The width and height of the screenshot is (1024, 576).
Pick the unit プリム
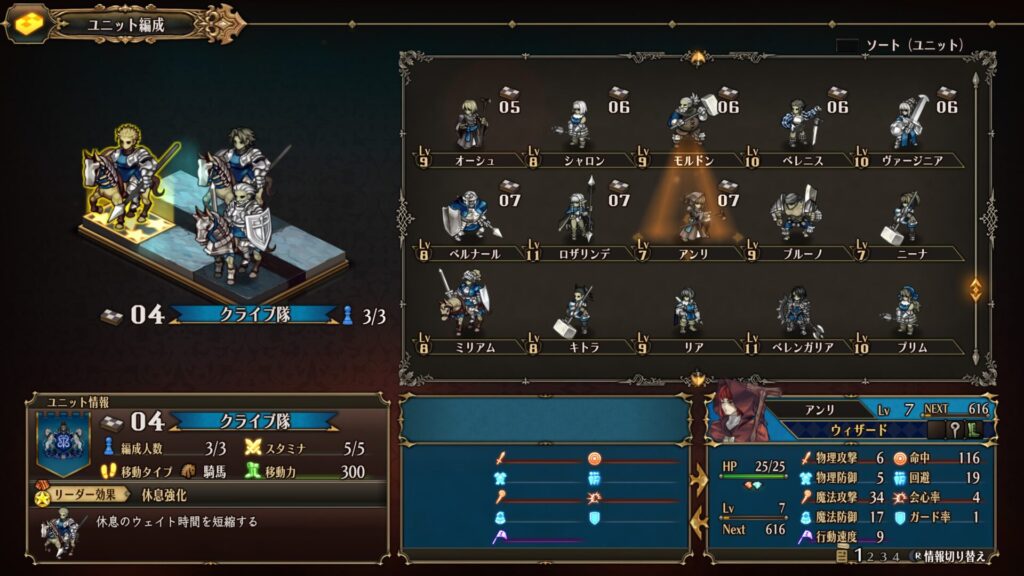pyautogui.click(x=906, y=310)
